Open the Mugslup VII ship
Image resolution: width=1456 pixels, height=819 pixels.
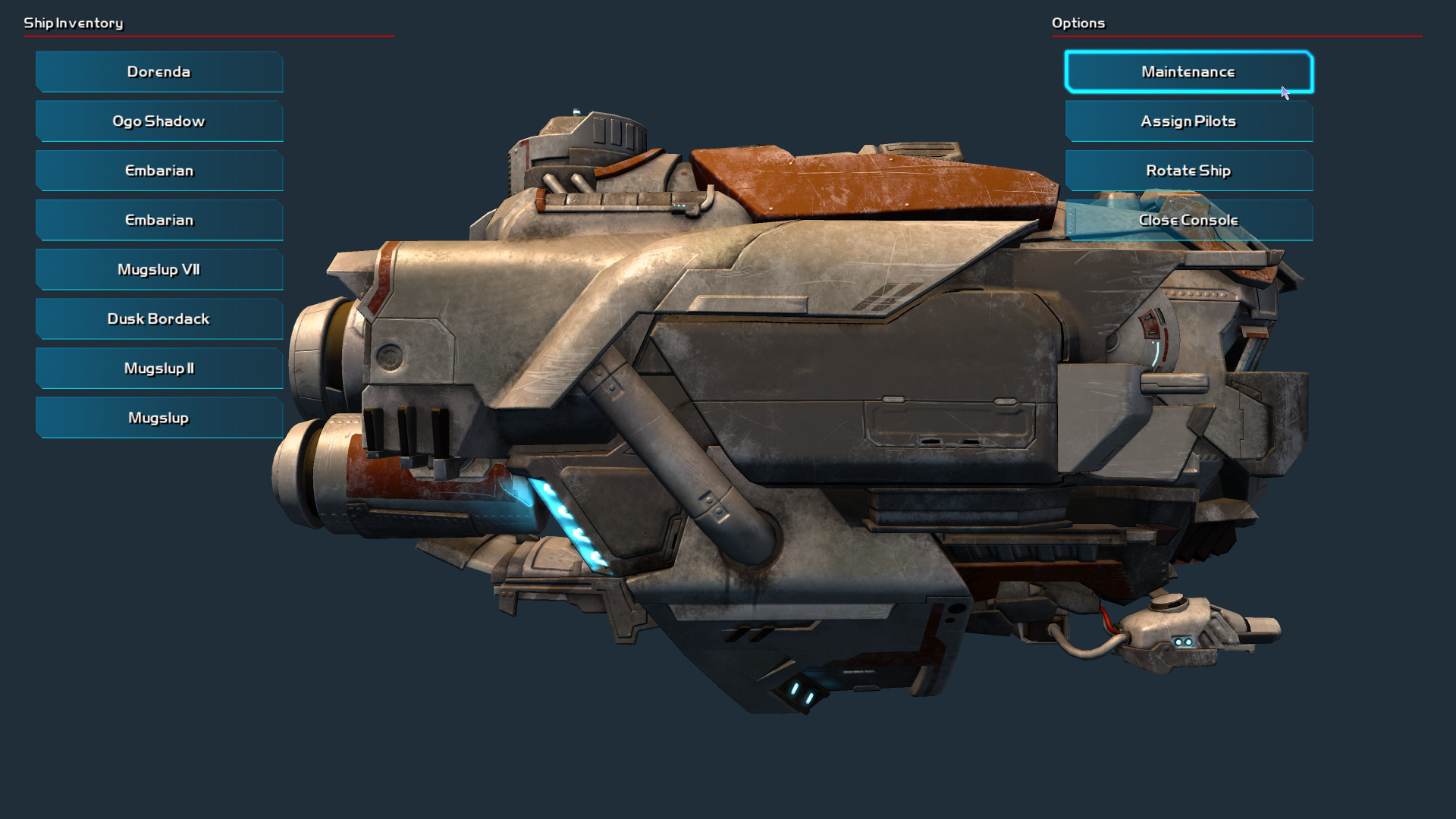pos(158,269)
